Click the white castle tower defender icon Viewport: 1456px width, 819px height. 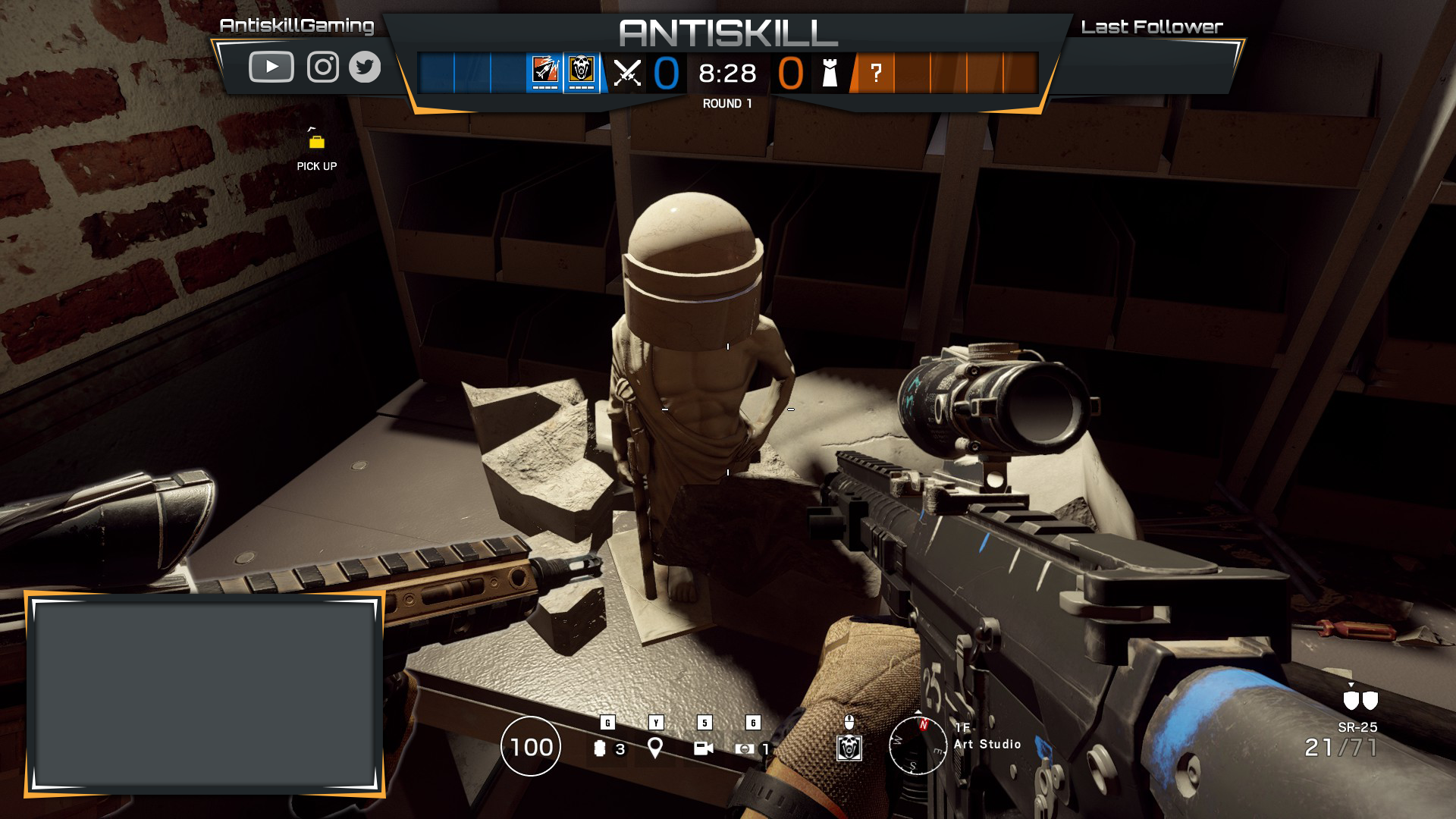[x=830, y=74]
